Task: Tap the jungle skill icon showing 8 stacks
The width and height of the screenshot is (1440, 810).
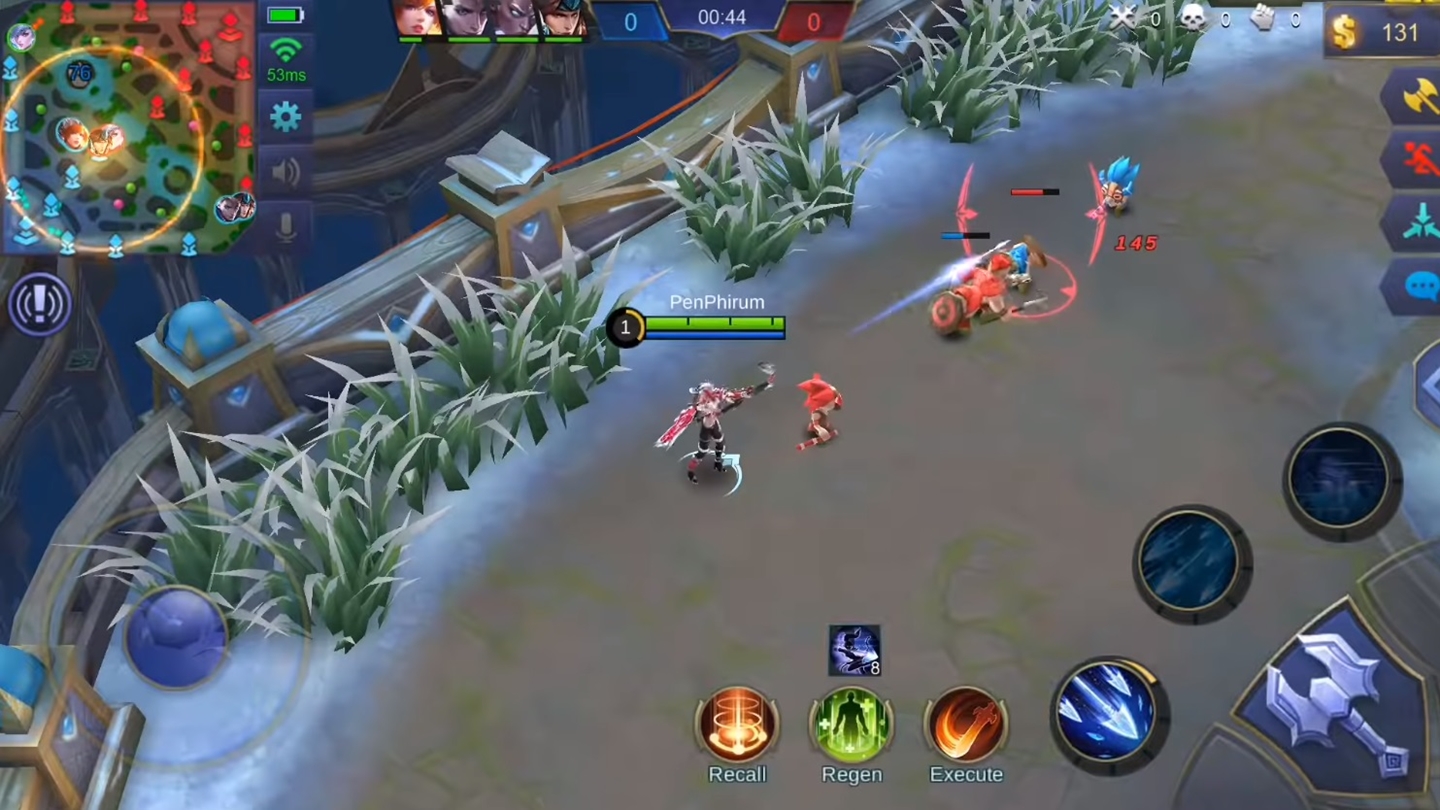Action: pos(853,650)
